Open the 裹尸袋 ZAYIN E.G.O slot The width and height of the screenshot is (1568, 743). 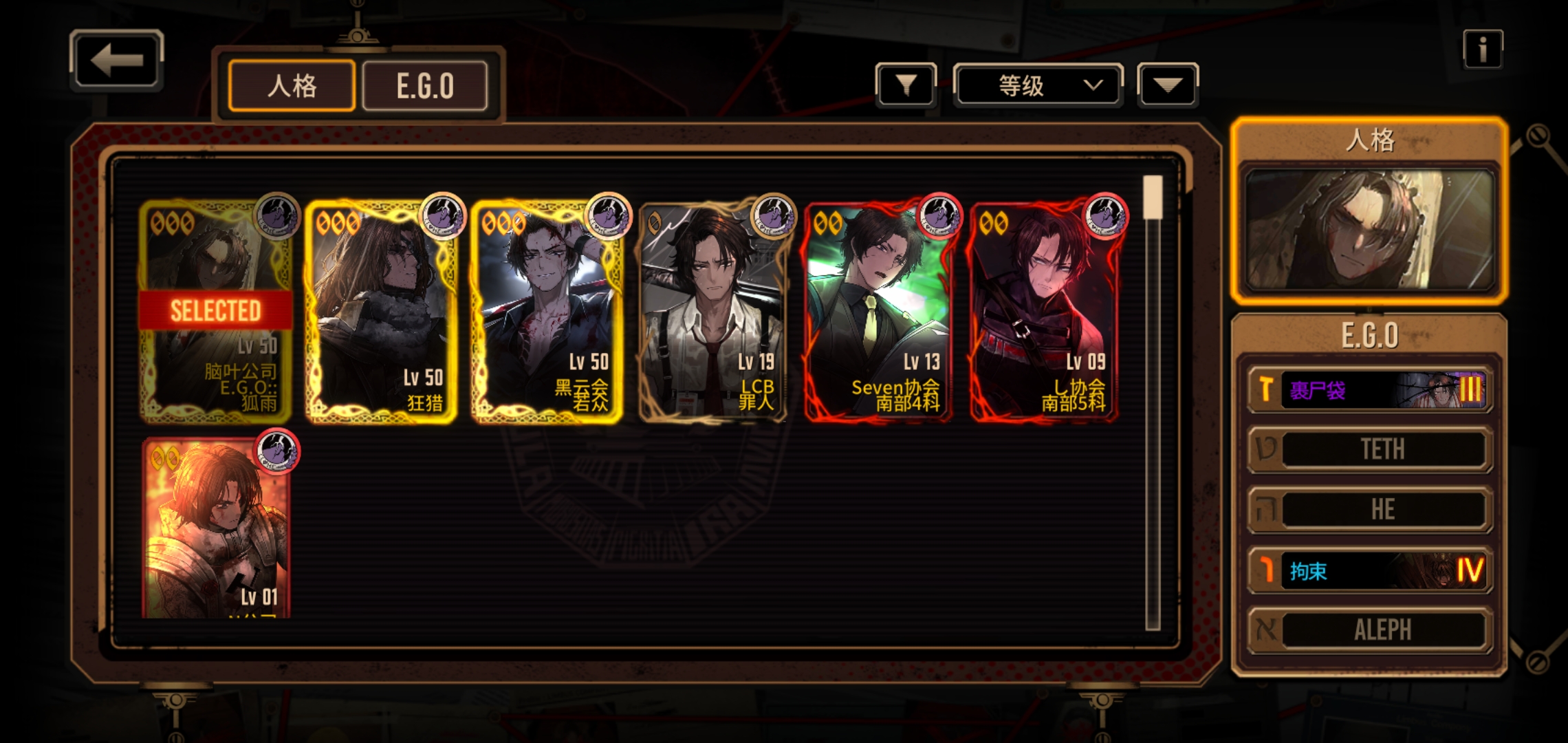pyautogui.click(x=1369, y=390)
